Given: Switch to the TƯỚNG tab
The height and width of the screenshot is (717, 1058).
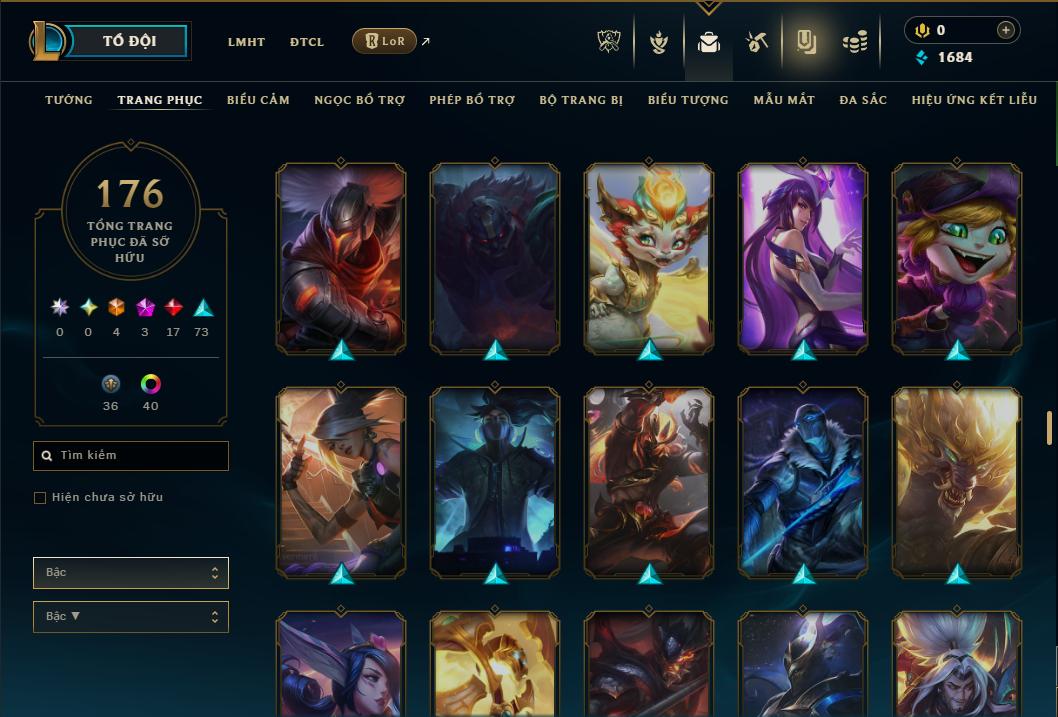Looking at the screenshot, I should click(69, 100).
